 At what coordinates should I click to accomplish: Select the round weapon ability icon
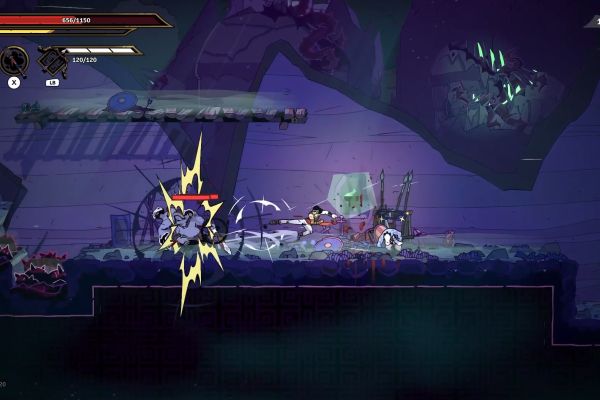pos(15,60)
